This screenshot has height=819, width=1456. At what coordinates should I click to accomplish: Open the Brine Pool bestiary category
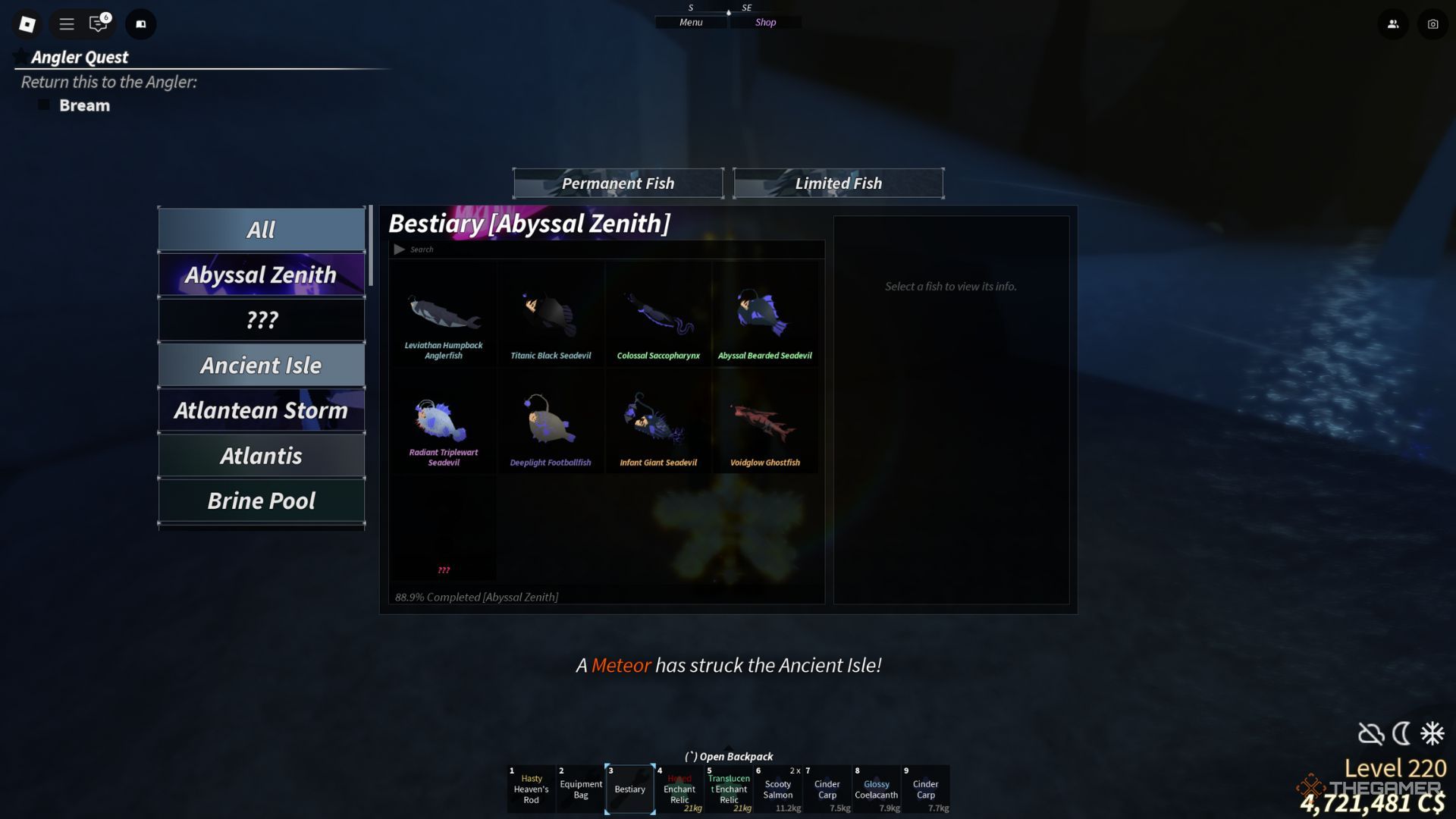click(x=262, y=500)
